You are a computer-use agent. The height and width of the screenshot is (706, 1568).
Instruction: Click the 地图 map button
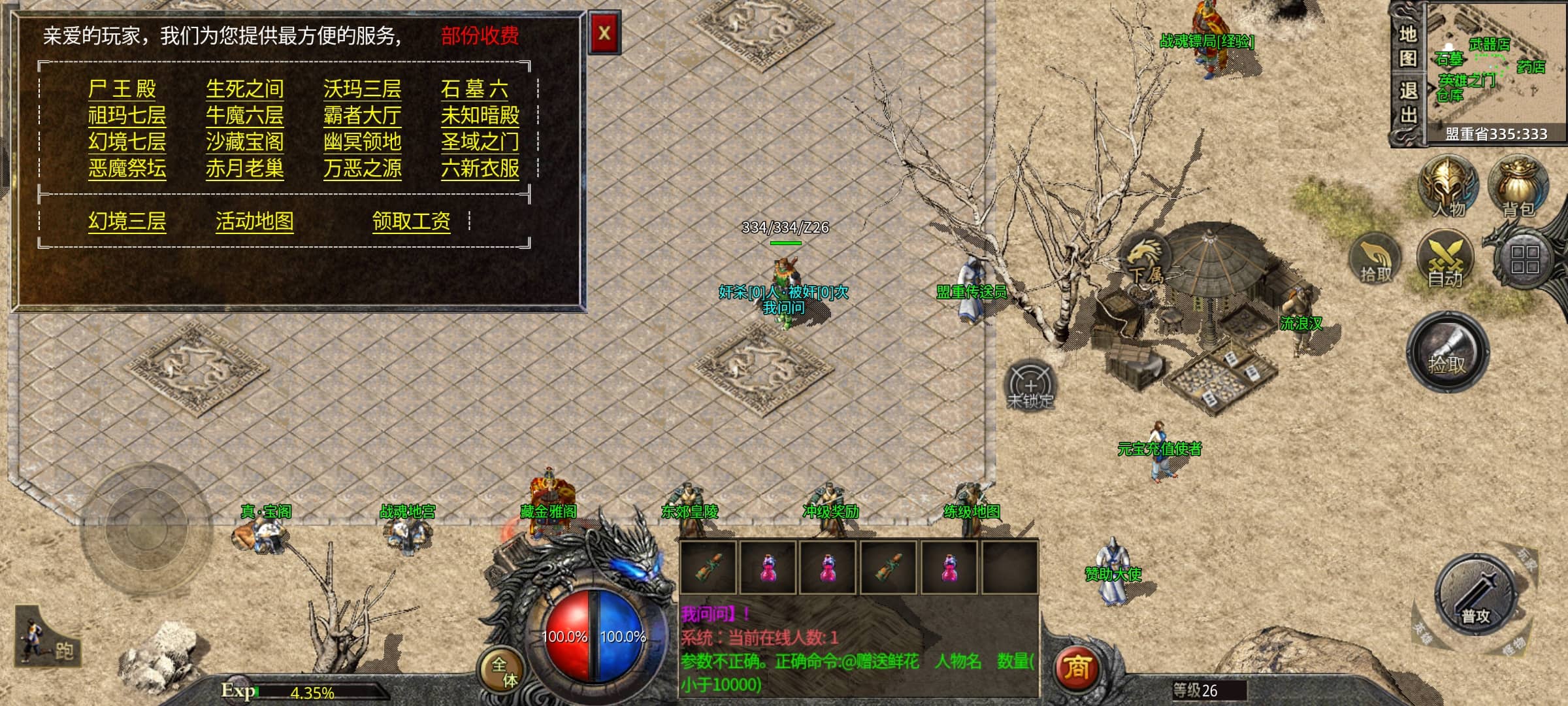(x=1407, y=46)
